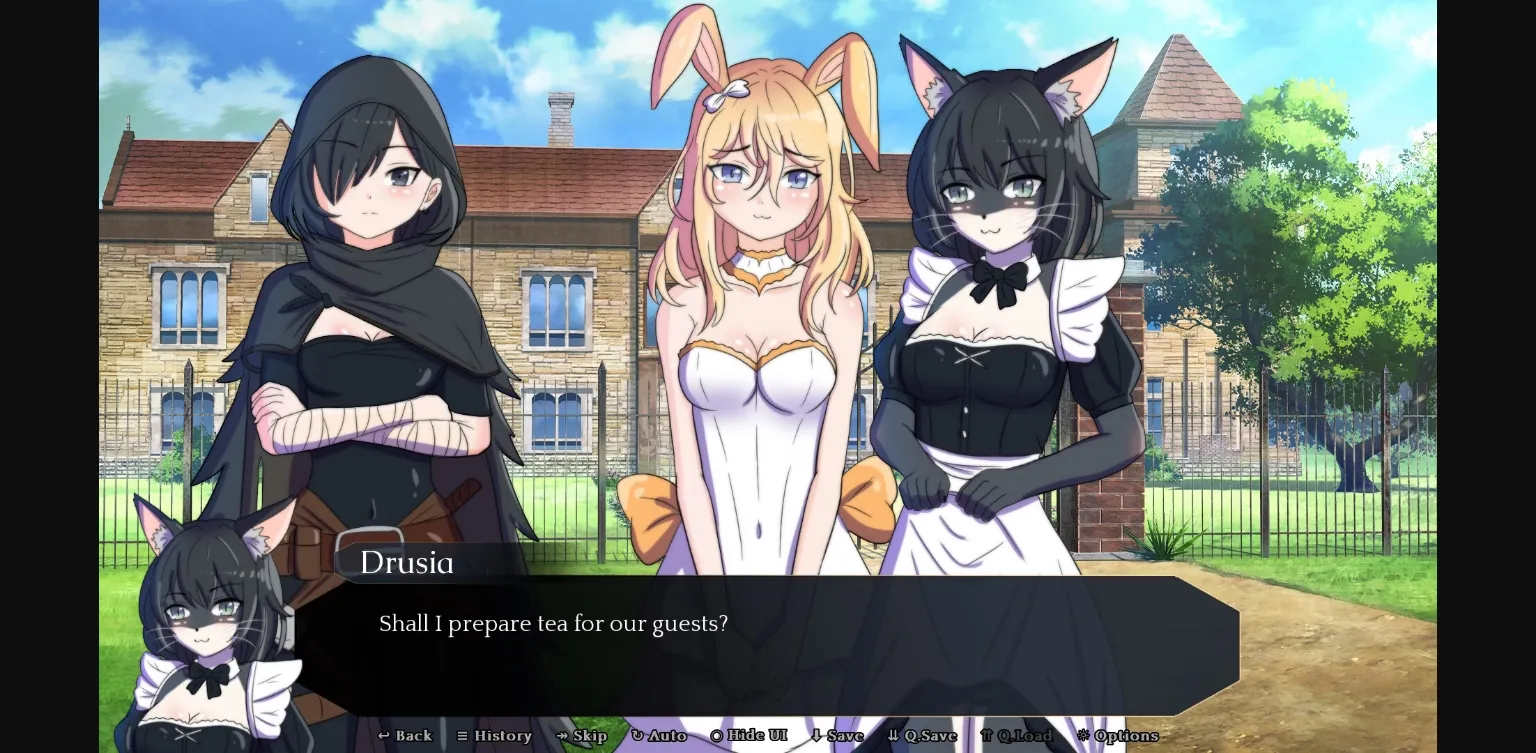Click the Back arrow icon
Viewport: 1536px width, 753px height.
tap(383, 736)
